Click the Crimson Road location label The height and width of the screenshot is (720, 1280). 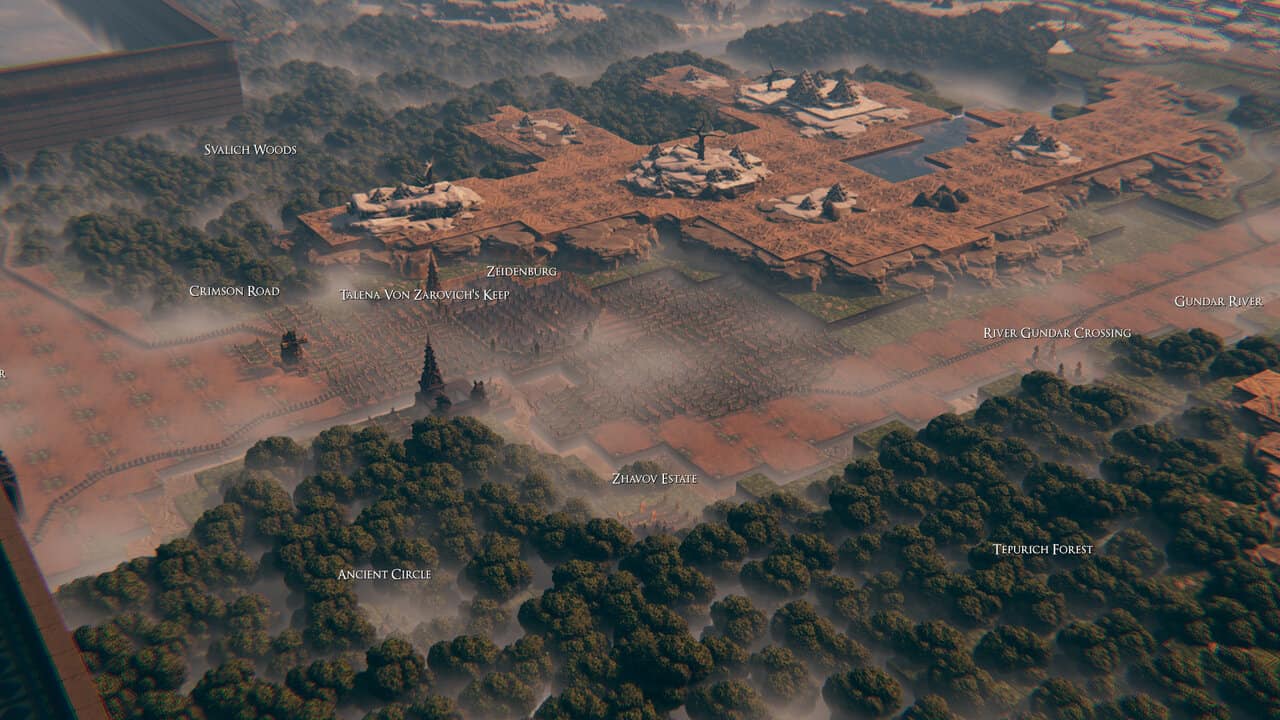click(234, 291)
